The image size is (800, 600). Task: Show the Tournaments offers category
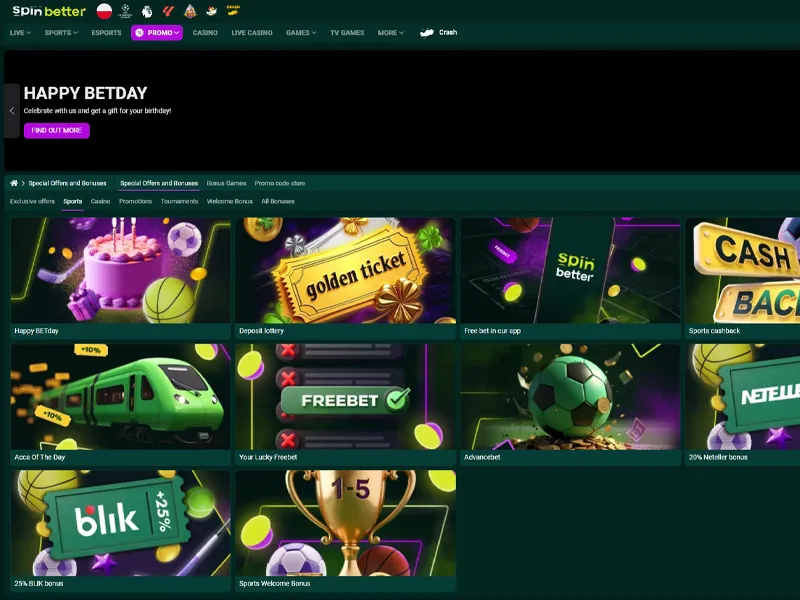pos(179,202)
